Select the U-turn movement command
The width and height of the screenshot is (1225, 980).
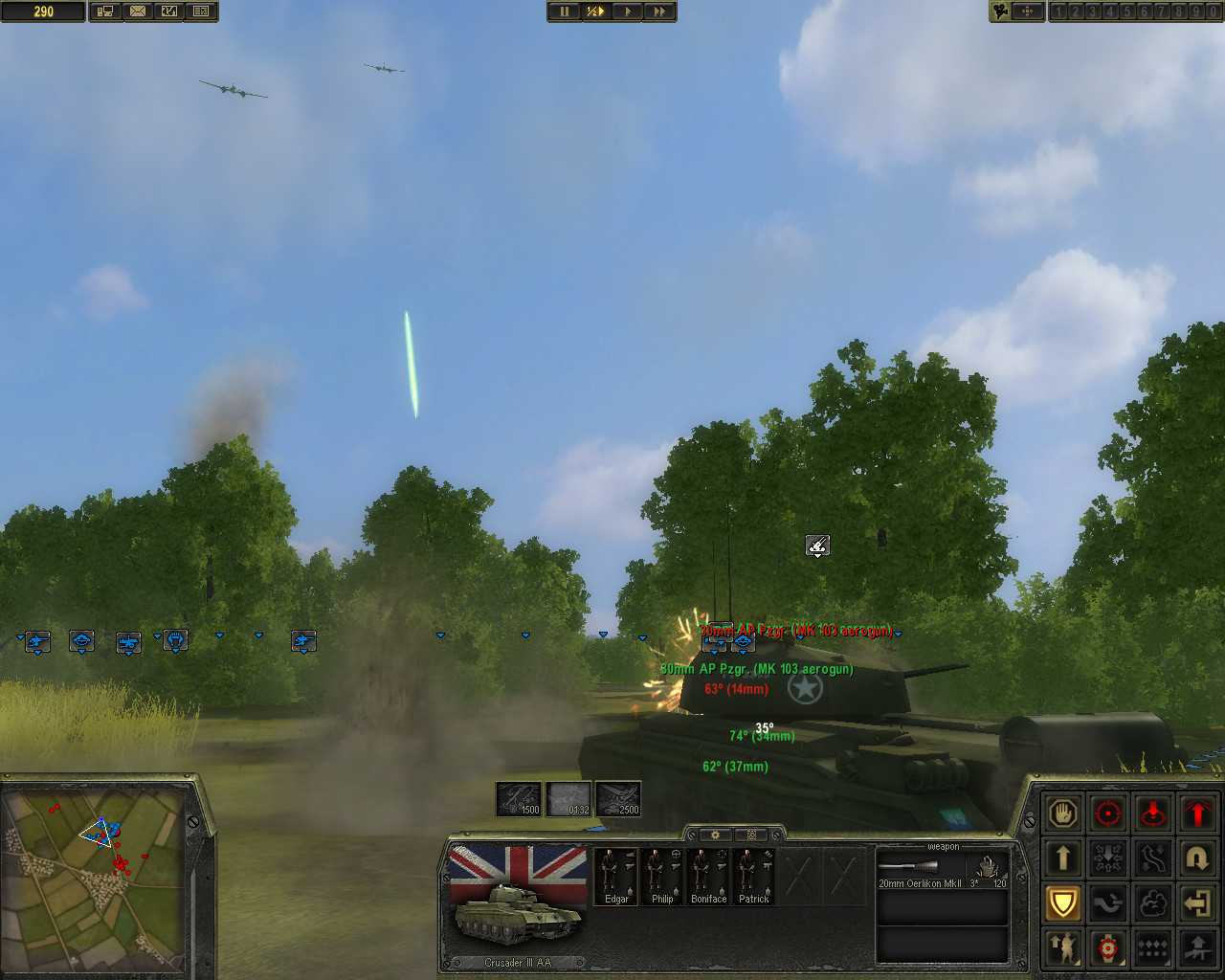tap(1197, 858)
